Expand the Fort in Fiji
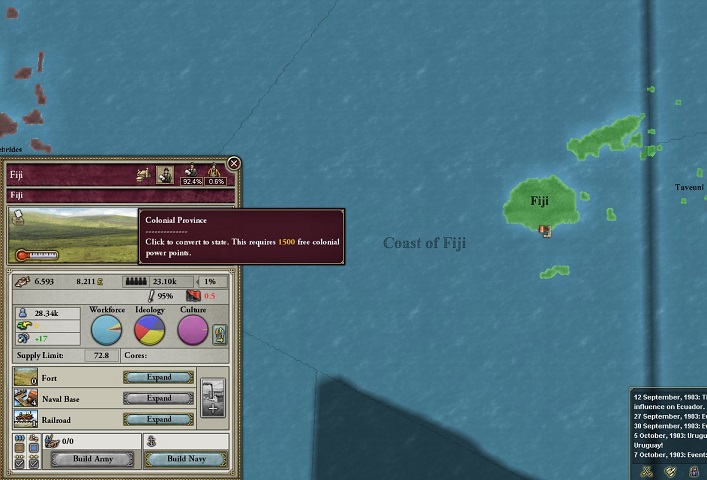The image size is (707, 480). pos(158,378)
